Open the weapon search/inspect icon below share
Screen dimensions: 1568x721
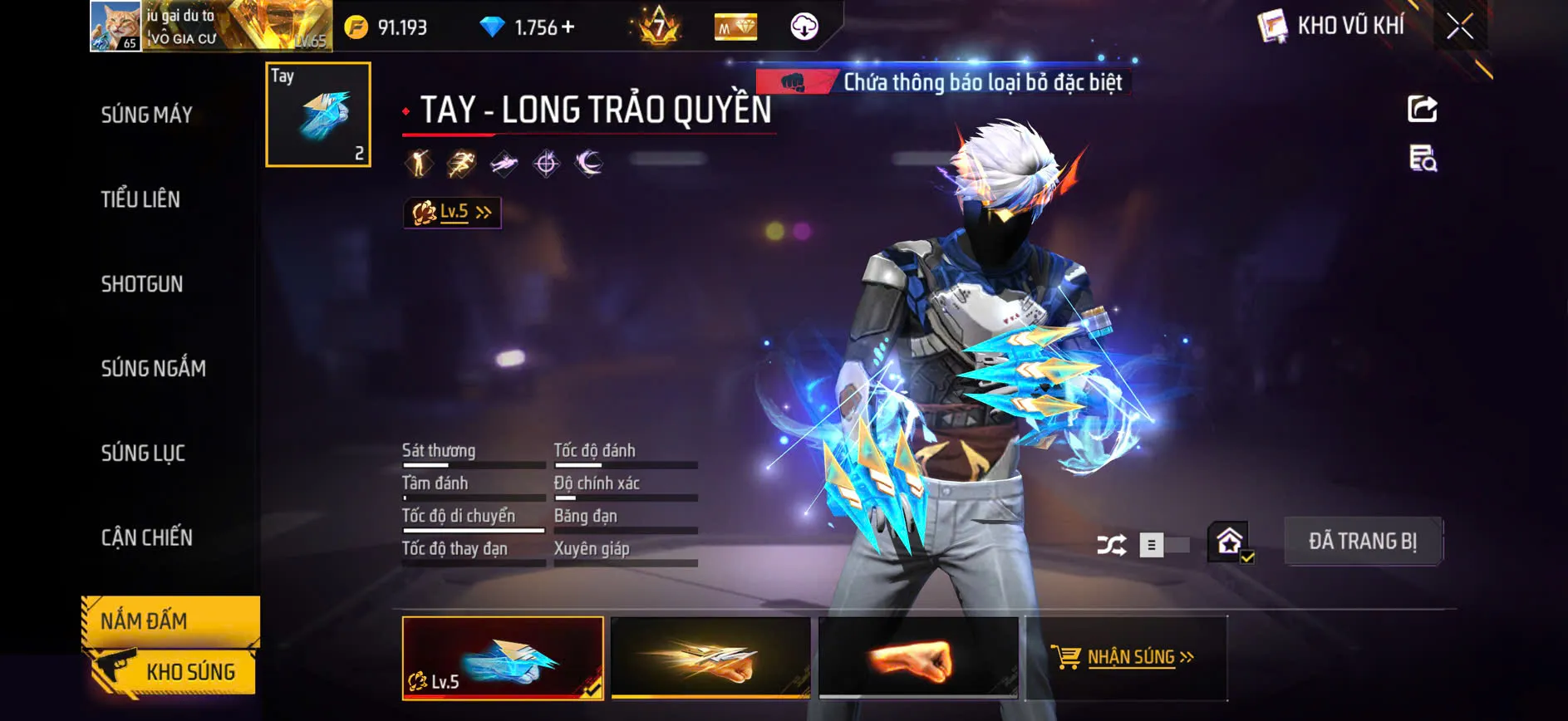coord(1421,159)
